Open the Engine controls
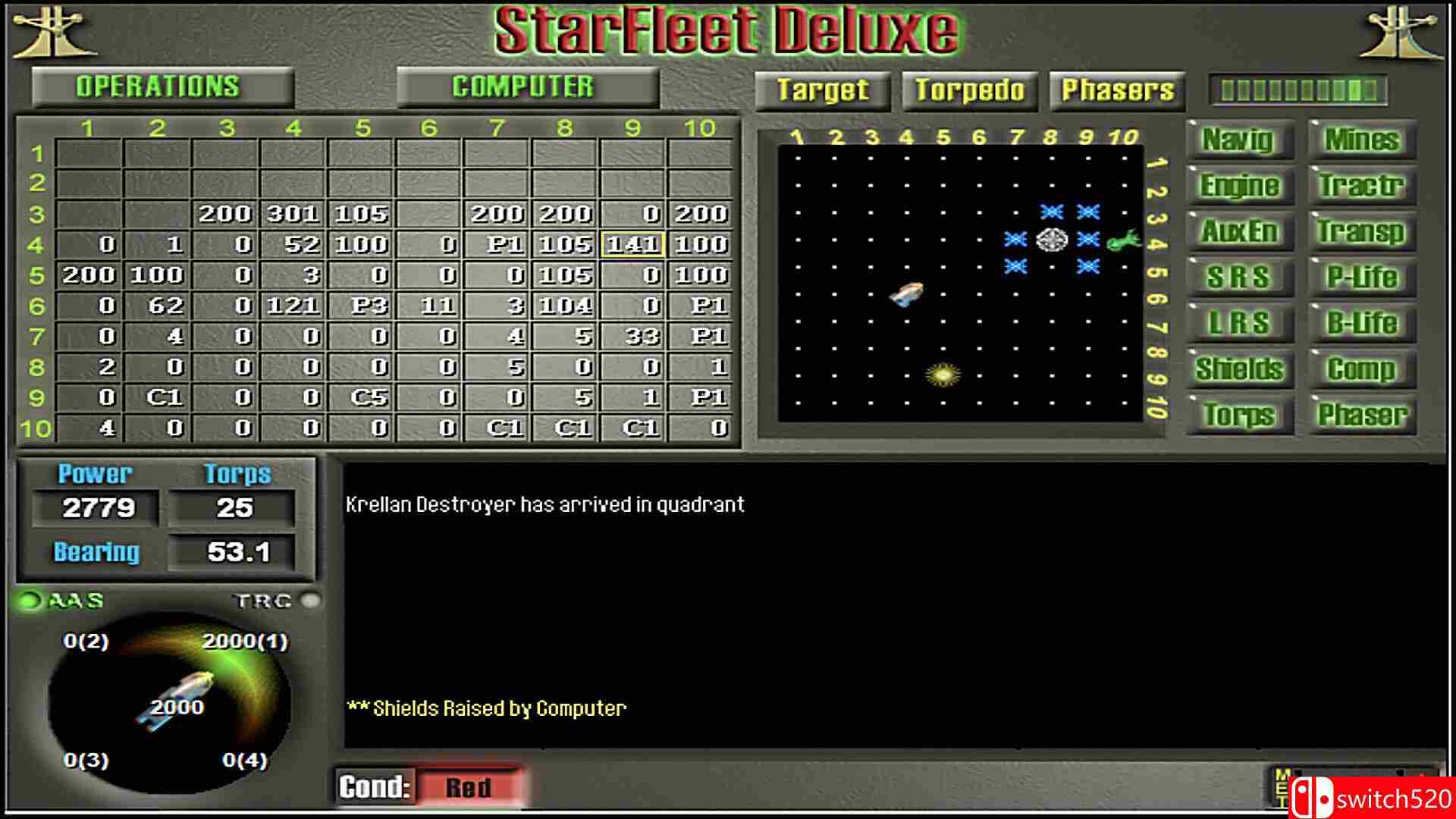Screen dimensions: 1456x819 tap(1239, 187)
